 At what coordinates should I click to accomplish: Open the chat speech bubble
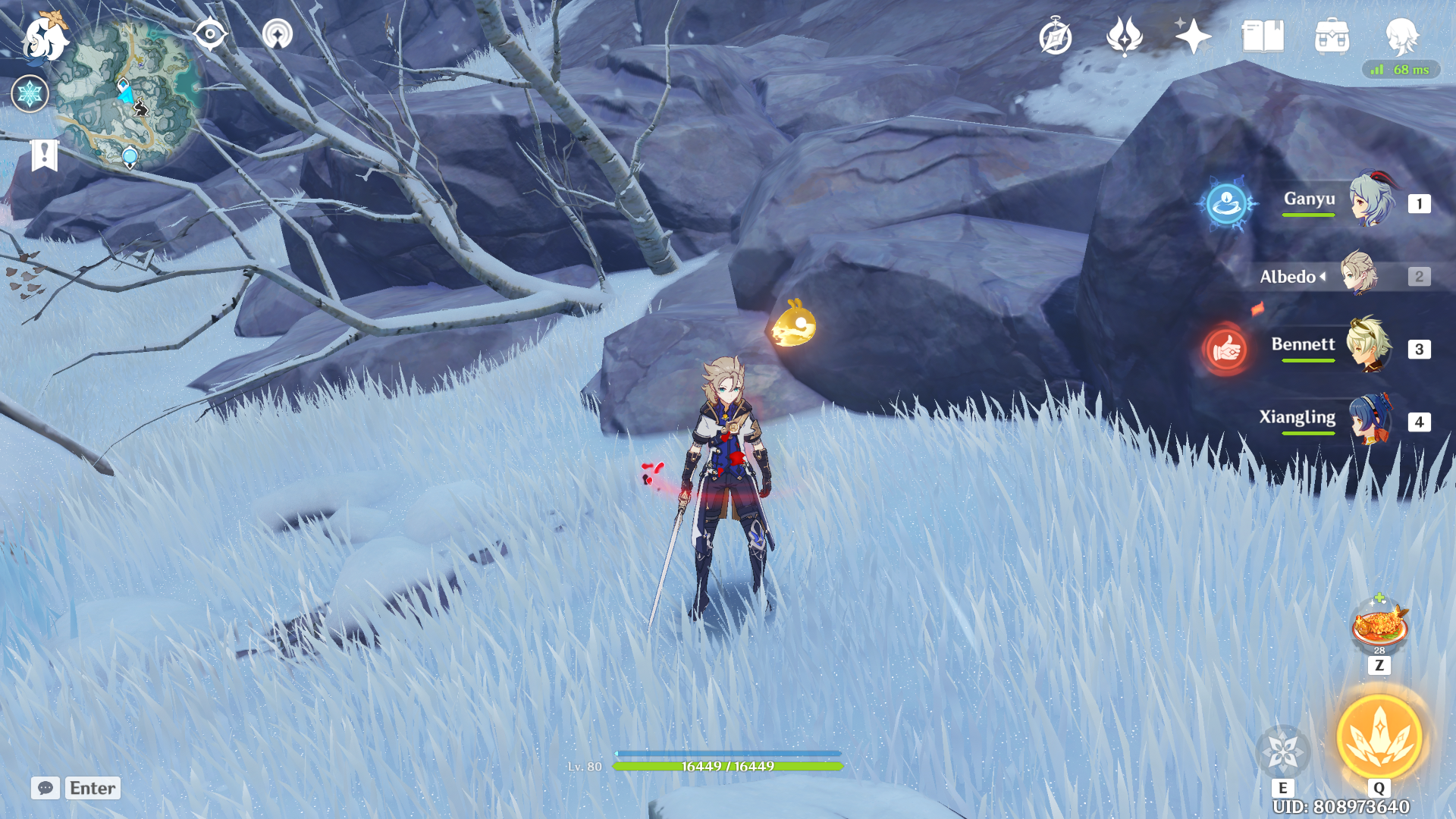point(45,788)
